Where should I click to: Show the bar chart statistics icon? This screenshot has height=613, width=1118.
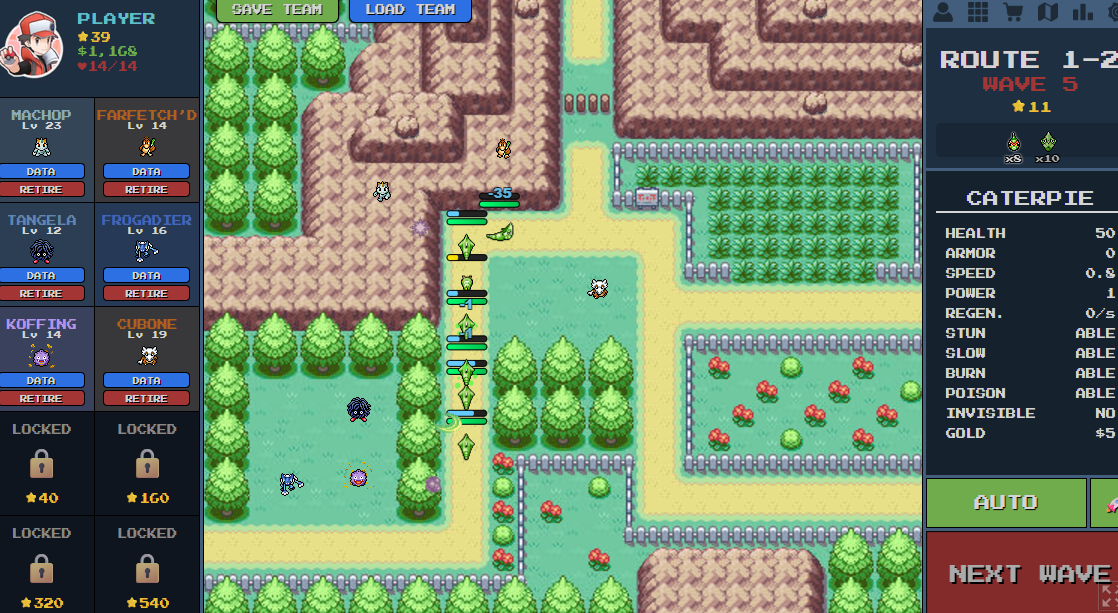[1082, 12]
